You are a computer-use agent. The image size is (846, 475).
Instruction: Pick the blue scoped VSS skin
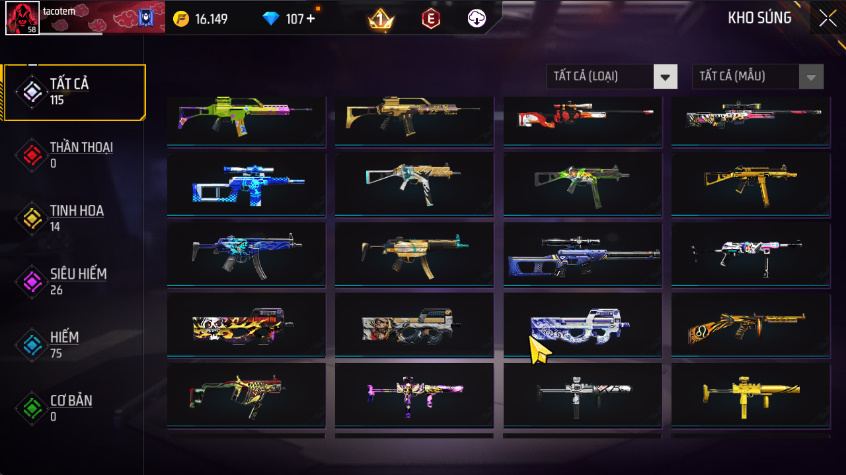point(246,182)
